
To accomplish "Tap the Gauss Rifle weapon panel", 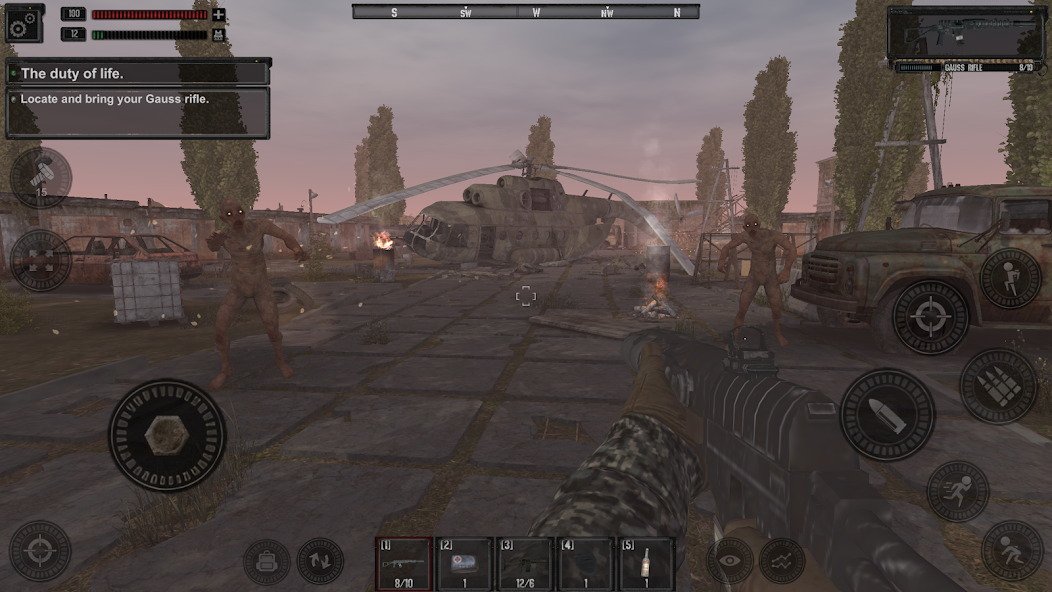I will [964, 38].
